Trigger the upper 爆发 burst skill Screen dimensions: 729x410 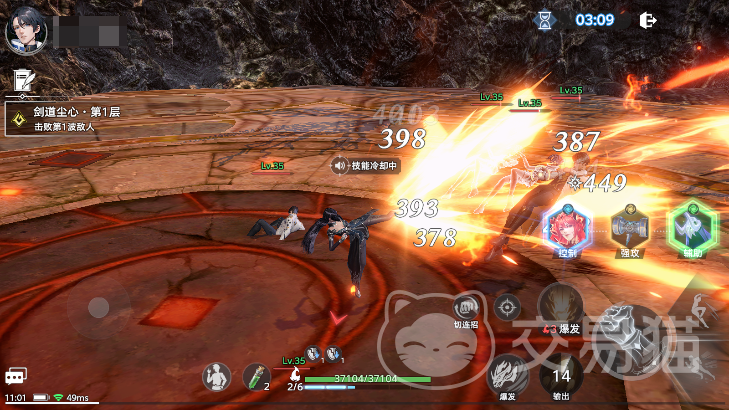[x=561, y=305]
